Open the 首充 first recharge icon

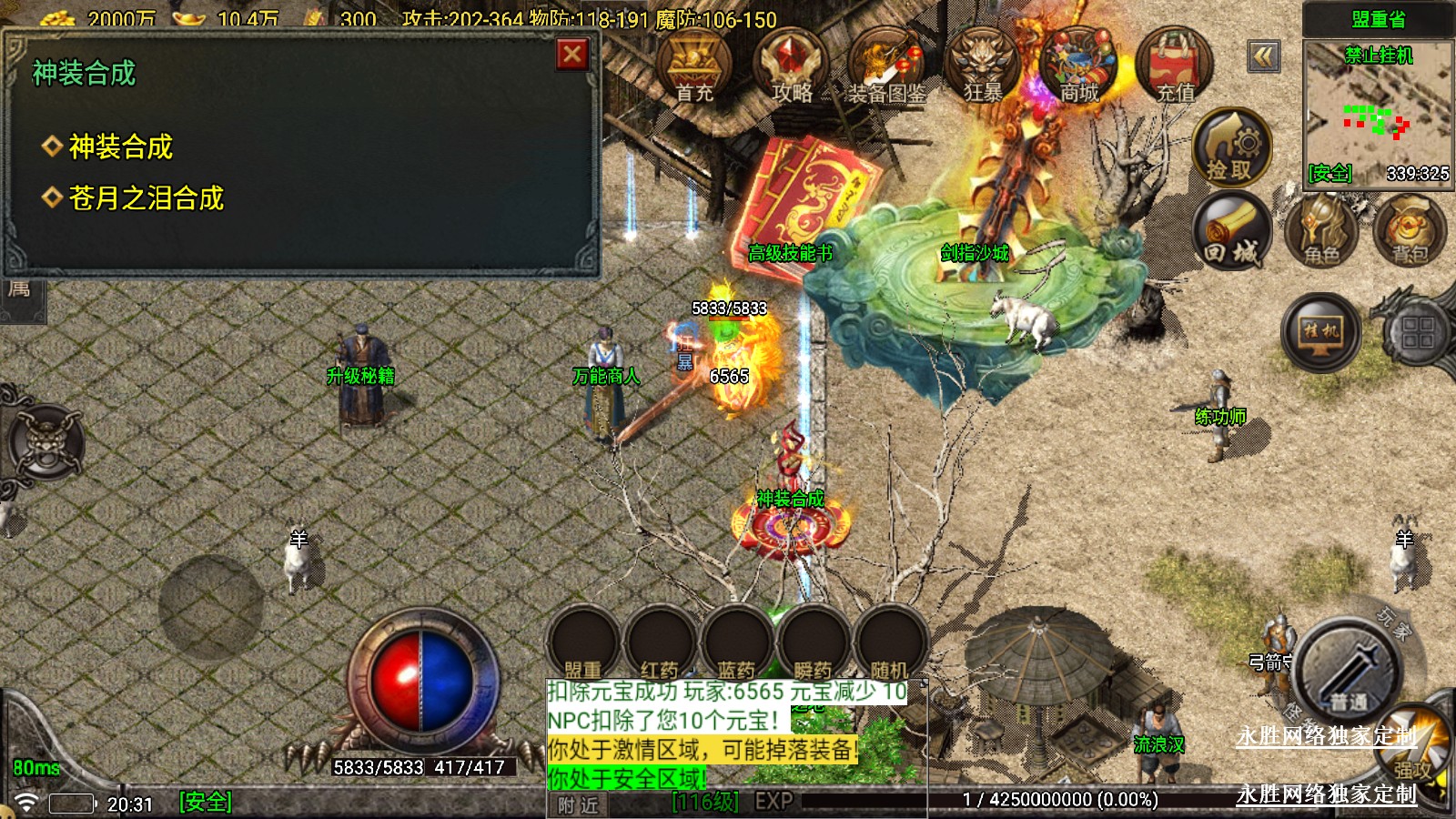(x=694, y=66)
